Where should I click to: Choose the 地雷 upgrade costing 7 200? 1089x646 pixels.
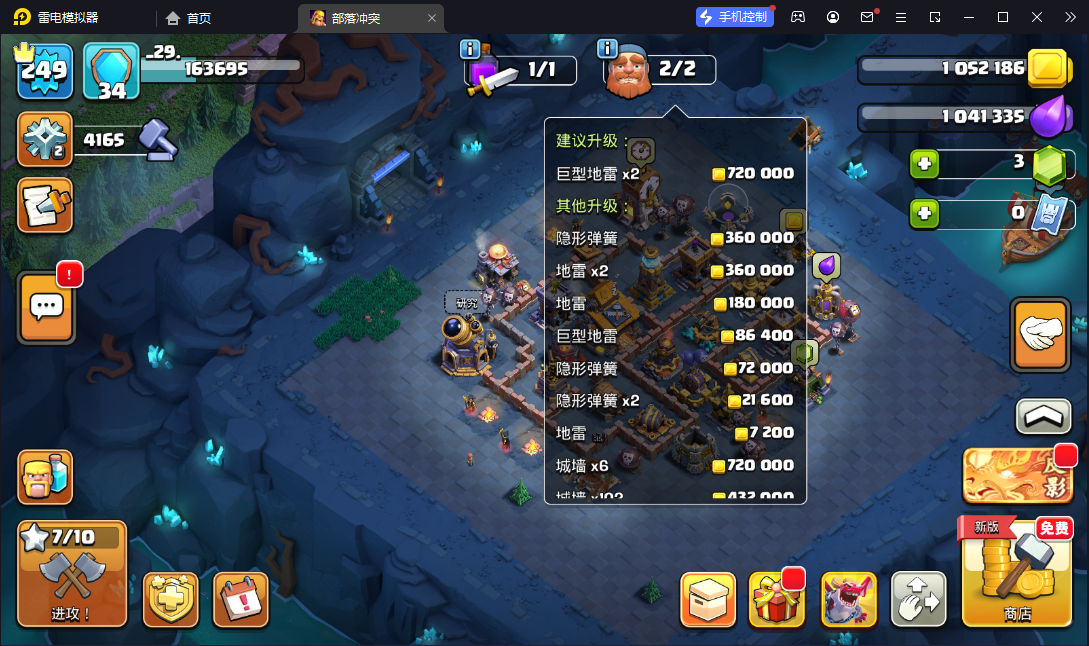(x=675, y=433)
